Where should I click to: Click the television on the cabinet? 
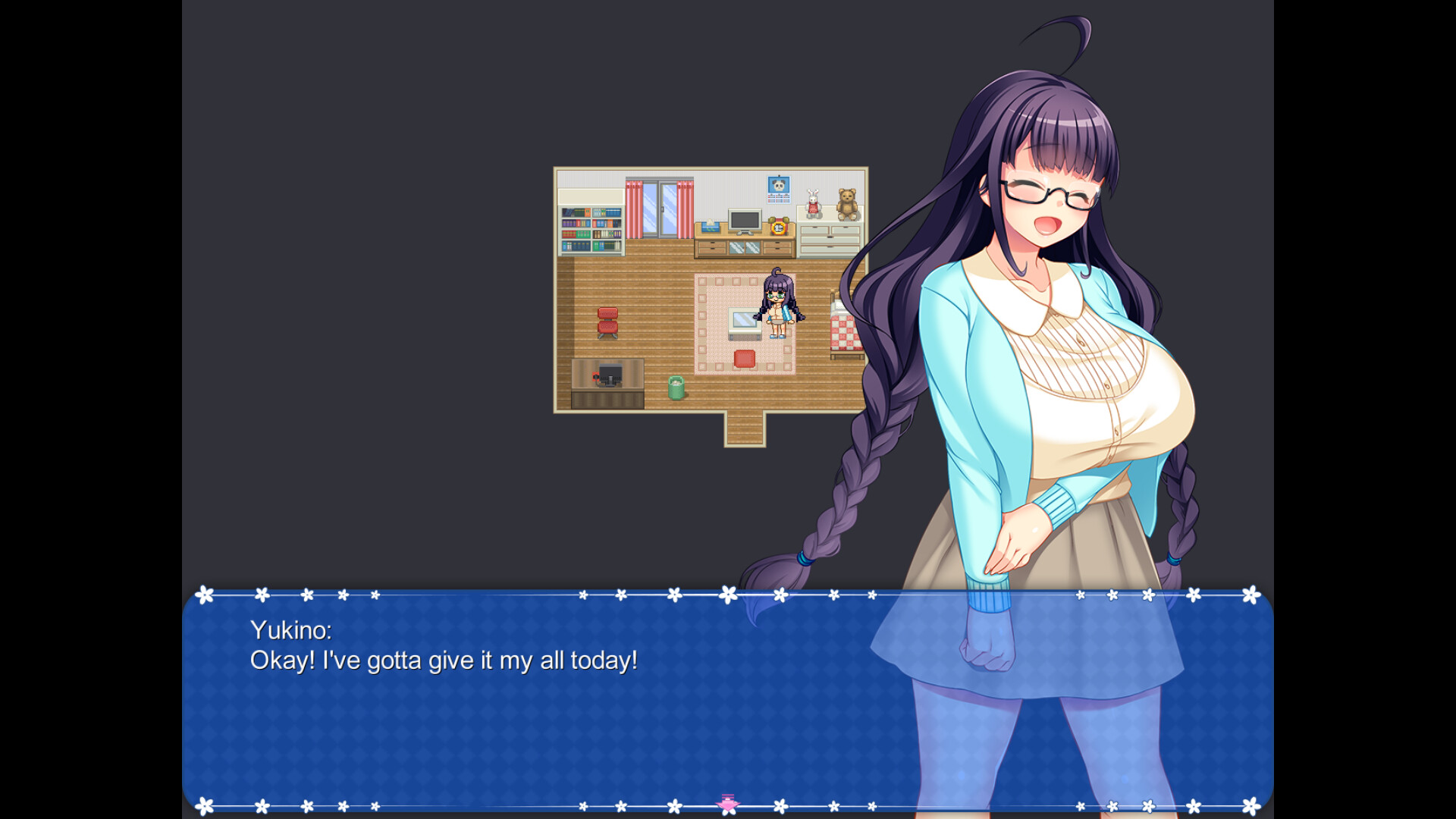[x=745, y=221]
